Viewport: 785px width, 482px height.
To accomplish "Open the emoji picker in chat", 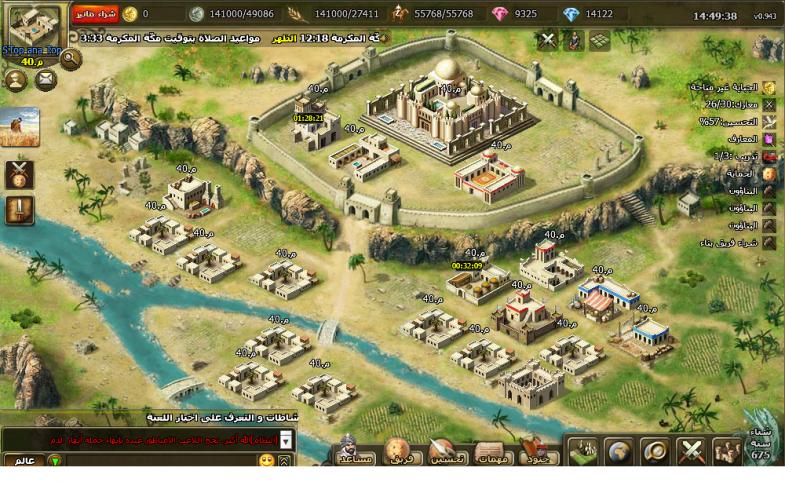I will click(x=266, y=461).
